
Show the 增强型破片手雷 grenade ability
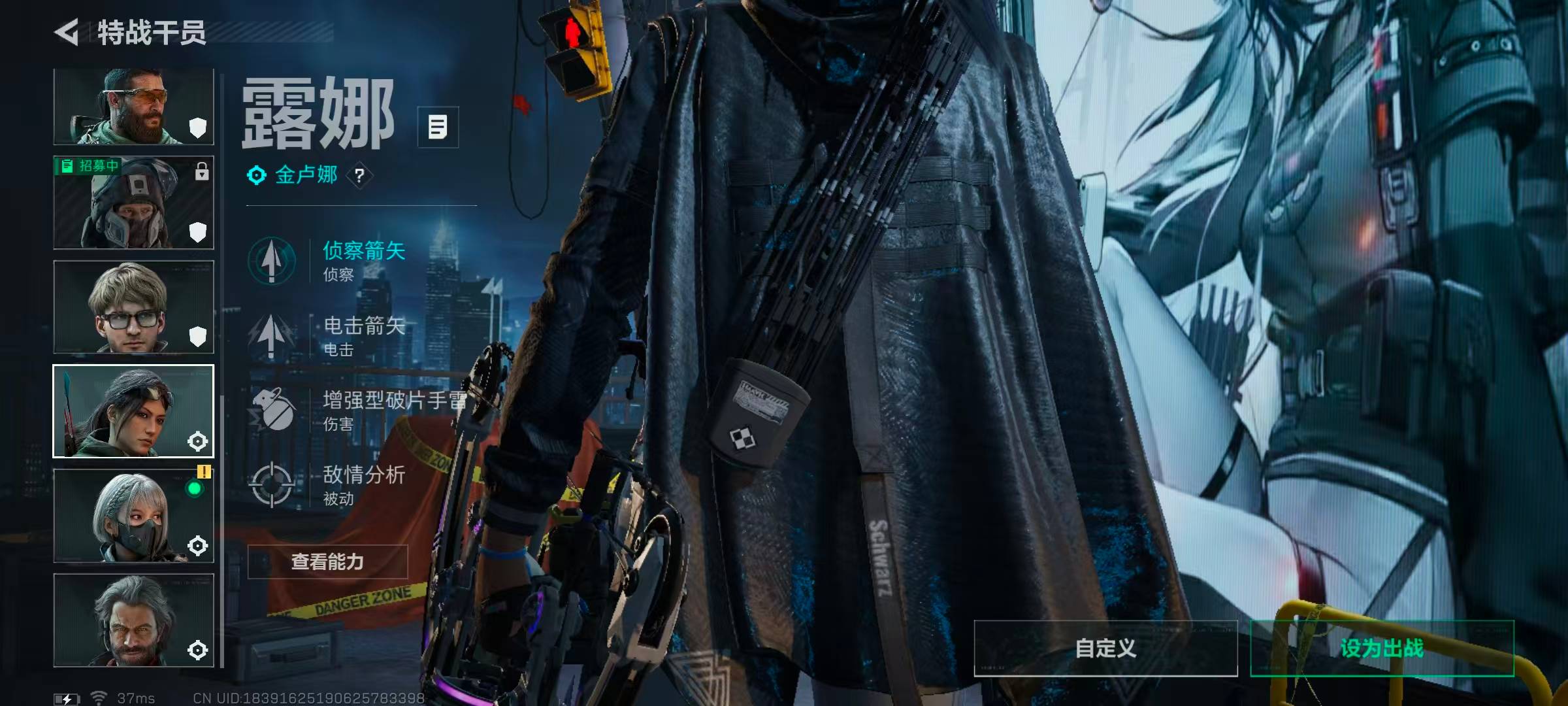(363, 410)
